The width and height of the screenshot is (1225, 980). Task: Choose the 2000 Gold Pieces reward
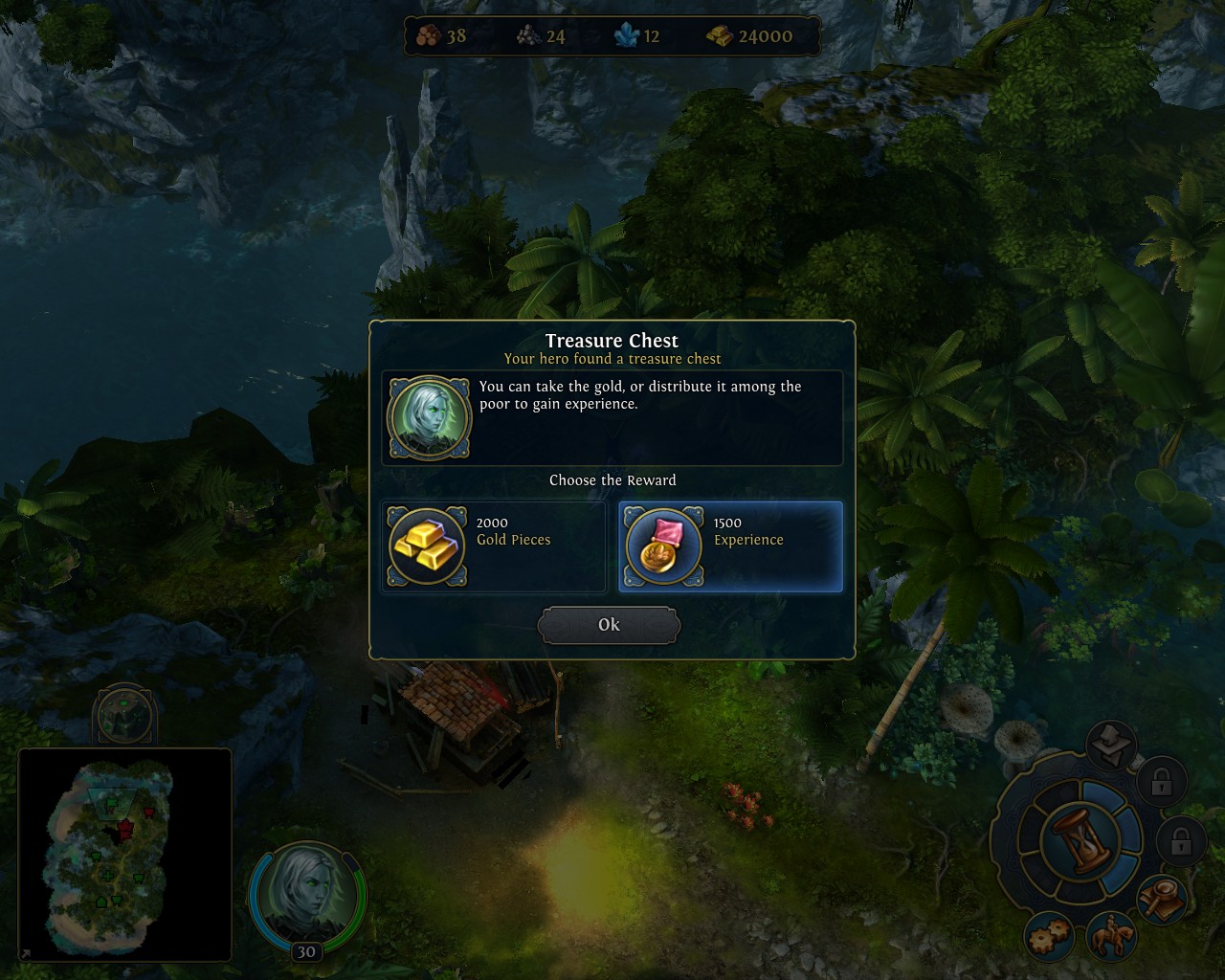click(494, 546)
